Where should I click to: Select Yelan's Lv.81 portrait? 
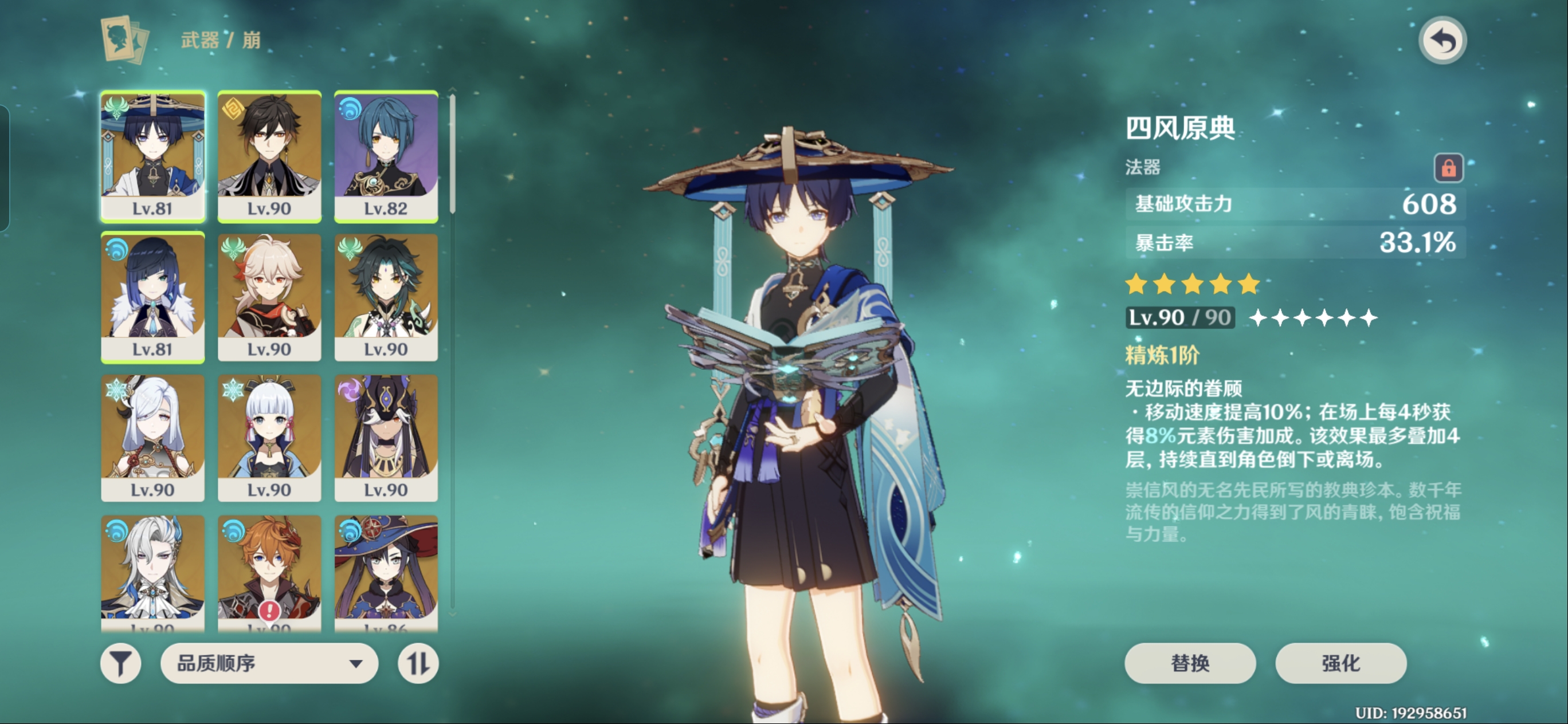tap(153, 297)
